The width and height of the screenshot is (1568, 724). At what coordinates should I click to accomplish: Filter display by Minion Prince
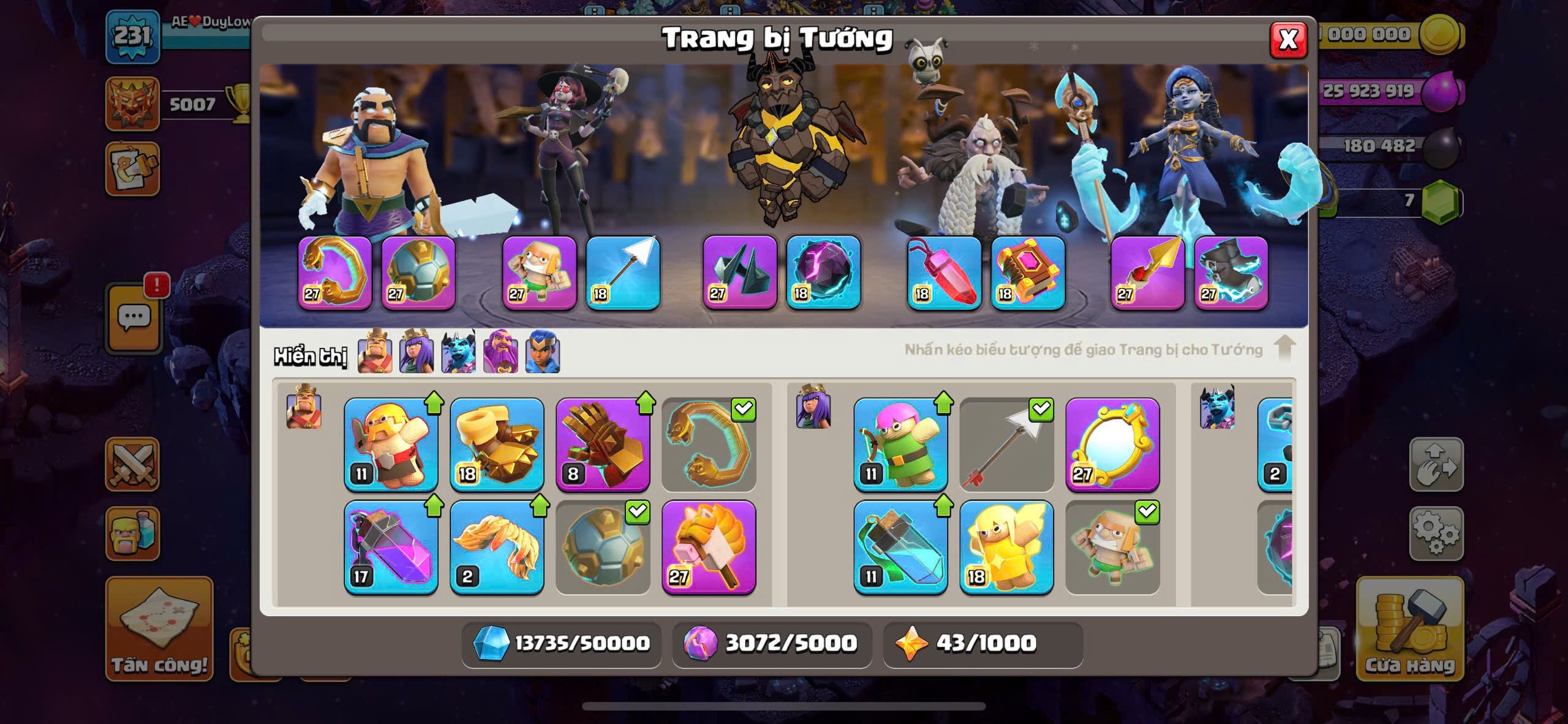click(x=458, y=352)
